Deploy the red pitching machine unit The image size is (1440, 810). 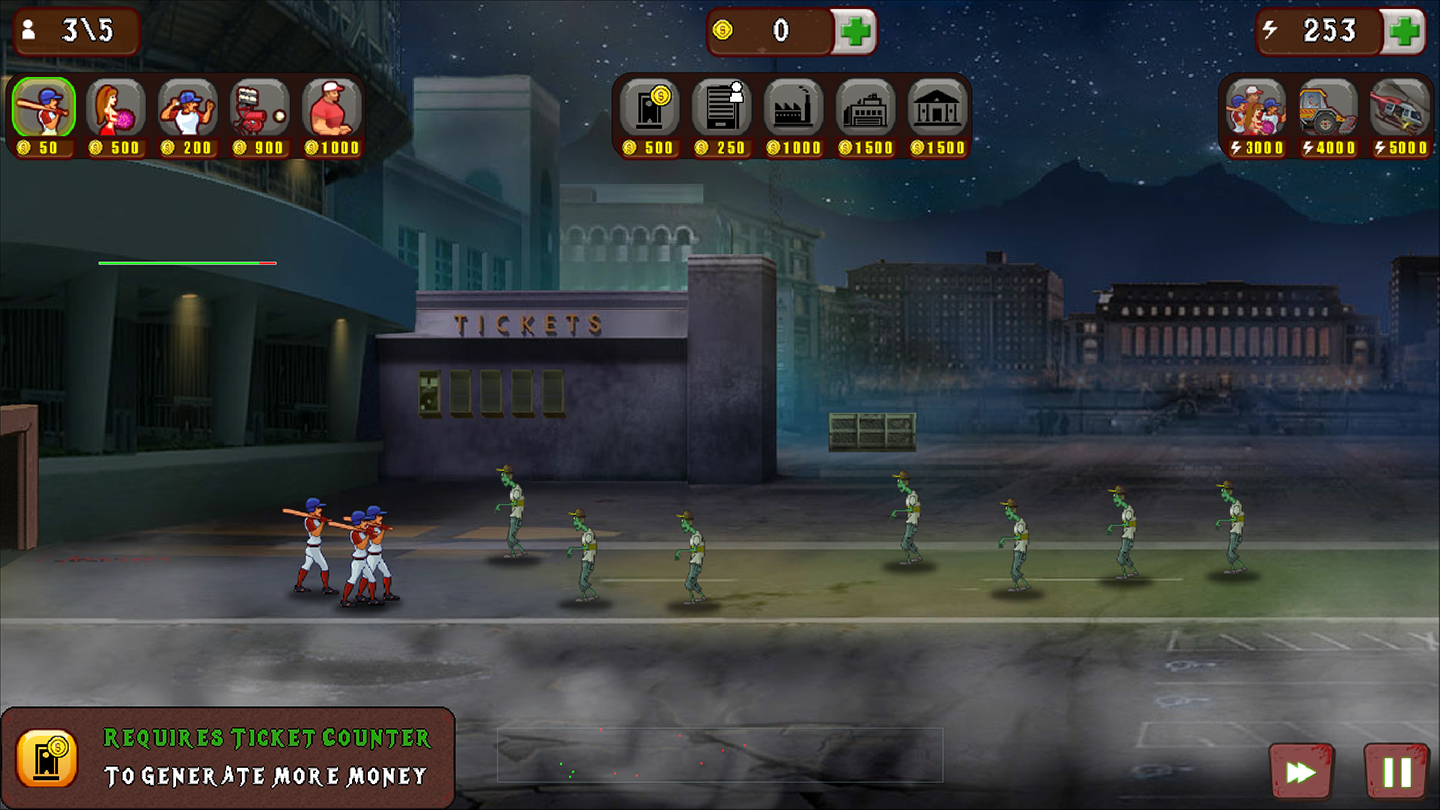tap(259, 108)
